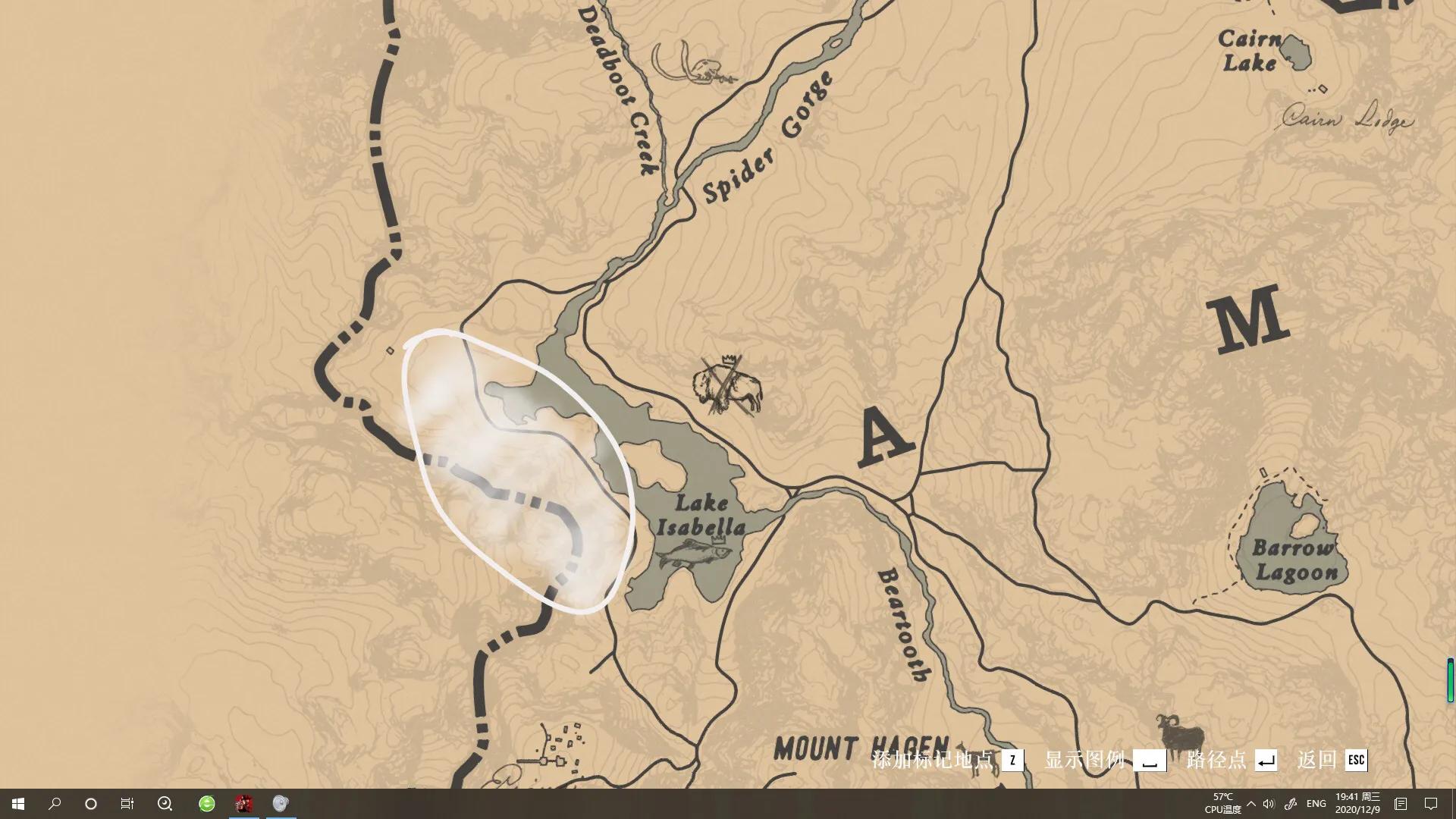Screen dimensions: 1456x819
Task: Select the crossed-out legendary bison marker
Action: coord(726,387)
